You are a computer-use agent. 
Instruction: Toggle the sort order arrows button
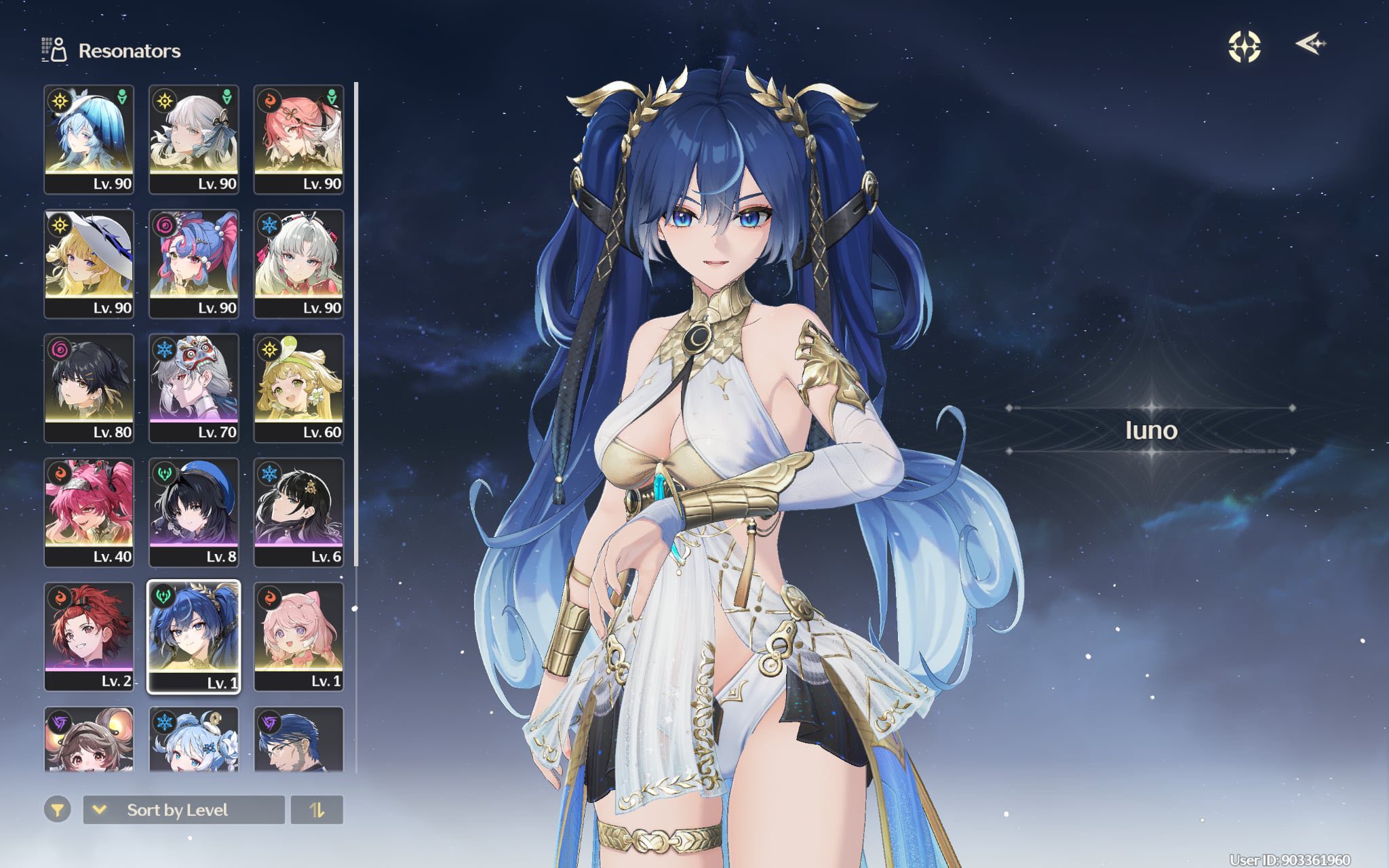click(x=317, y=810)
